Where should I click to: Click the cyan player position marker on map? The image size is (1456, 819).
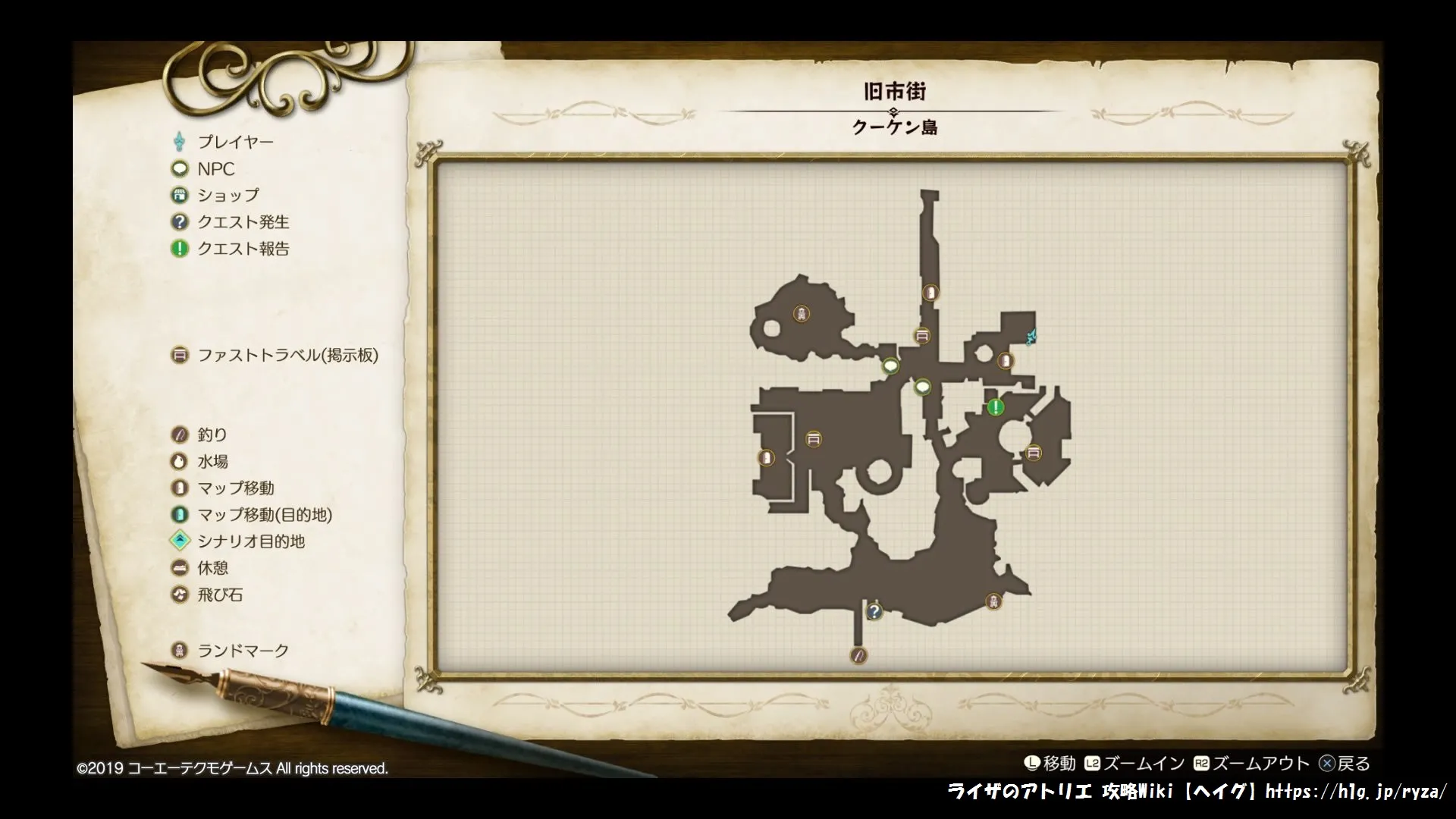coord(1031,336)
